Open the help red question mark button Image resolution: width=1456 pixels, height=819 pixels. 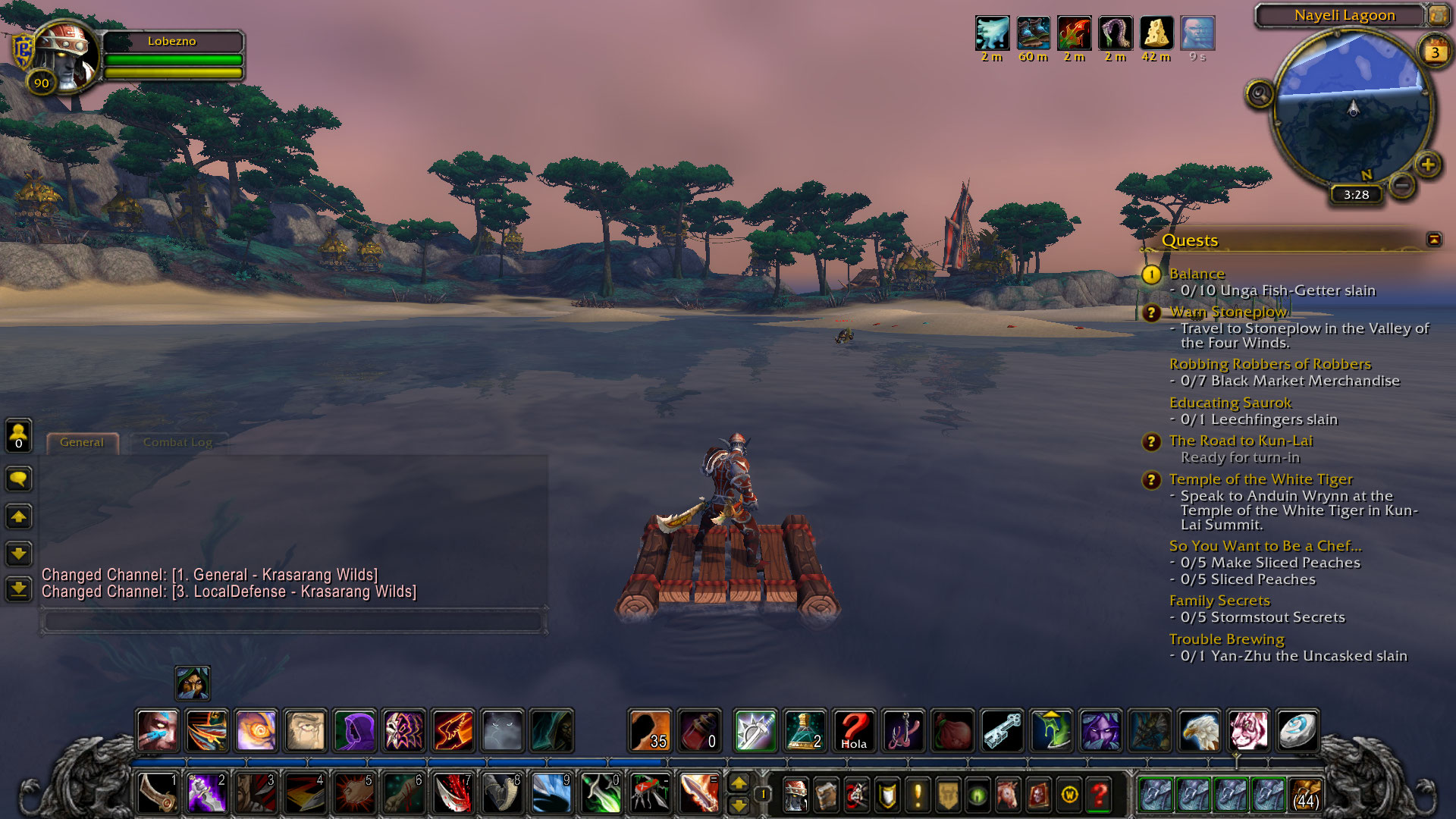(x=1100, y=795)
